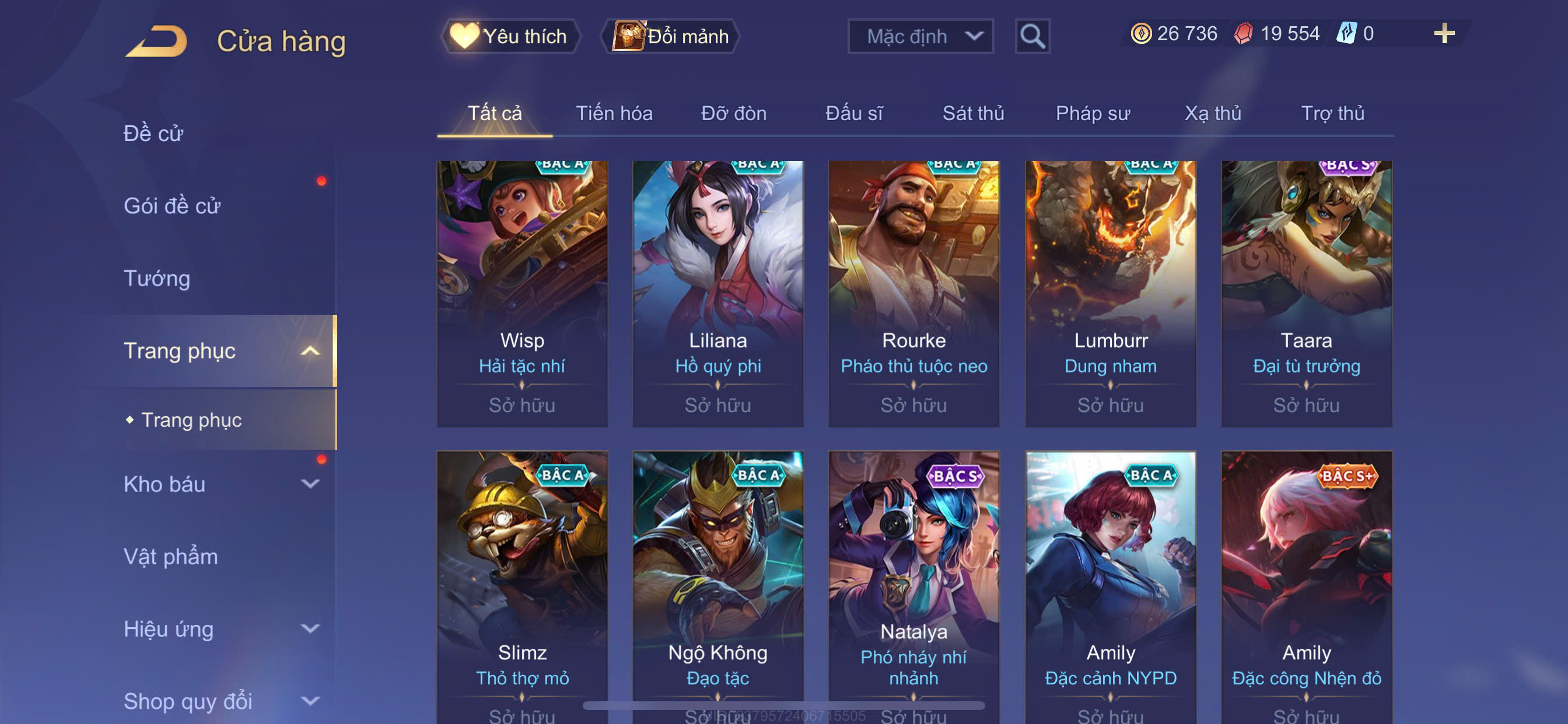The width and height of the screenshot is (1568, 724).
Task: Open the Vật phẩm items section
Action: click(170, 557)
